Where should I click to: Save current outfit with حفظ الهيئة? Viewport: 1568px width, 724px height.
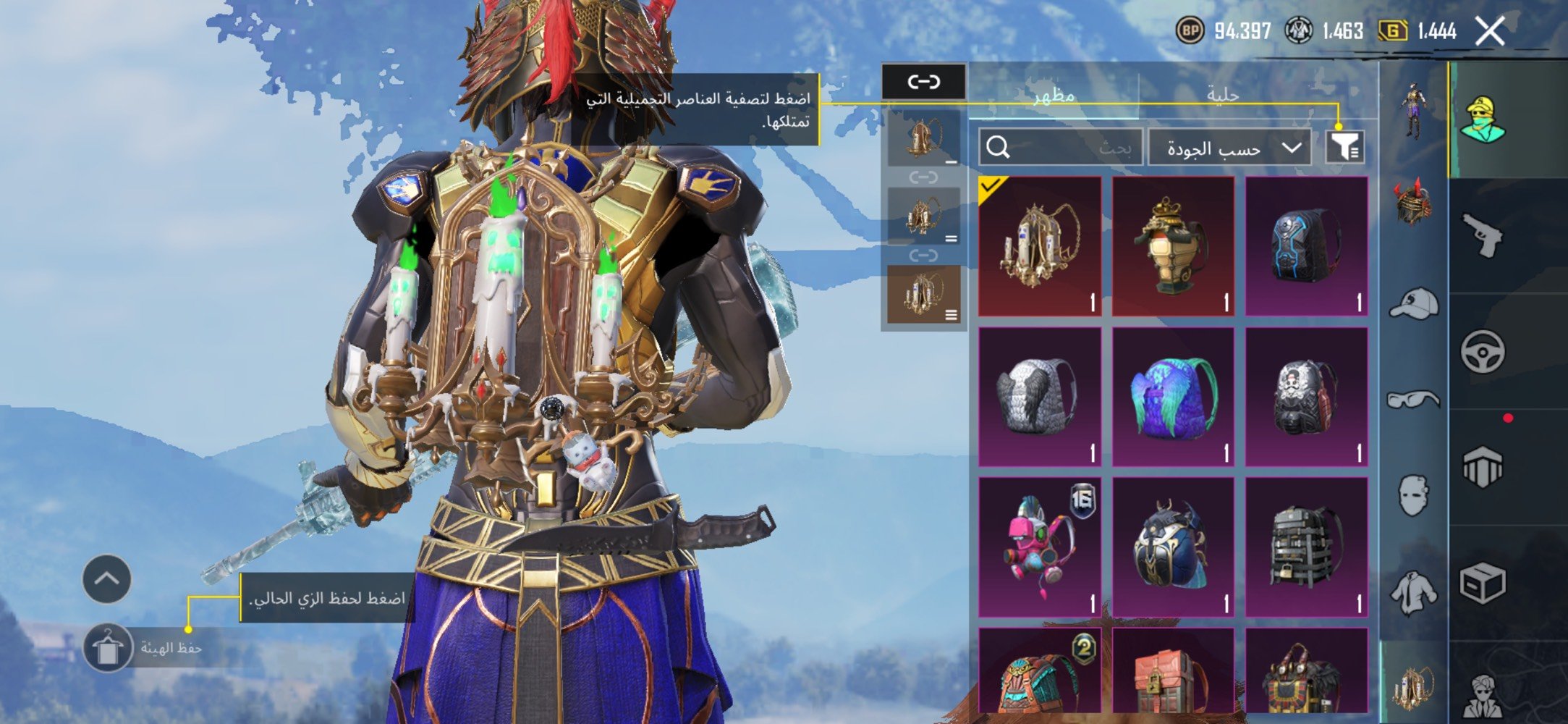pyautogui.click(x=109, y=648)
